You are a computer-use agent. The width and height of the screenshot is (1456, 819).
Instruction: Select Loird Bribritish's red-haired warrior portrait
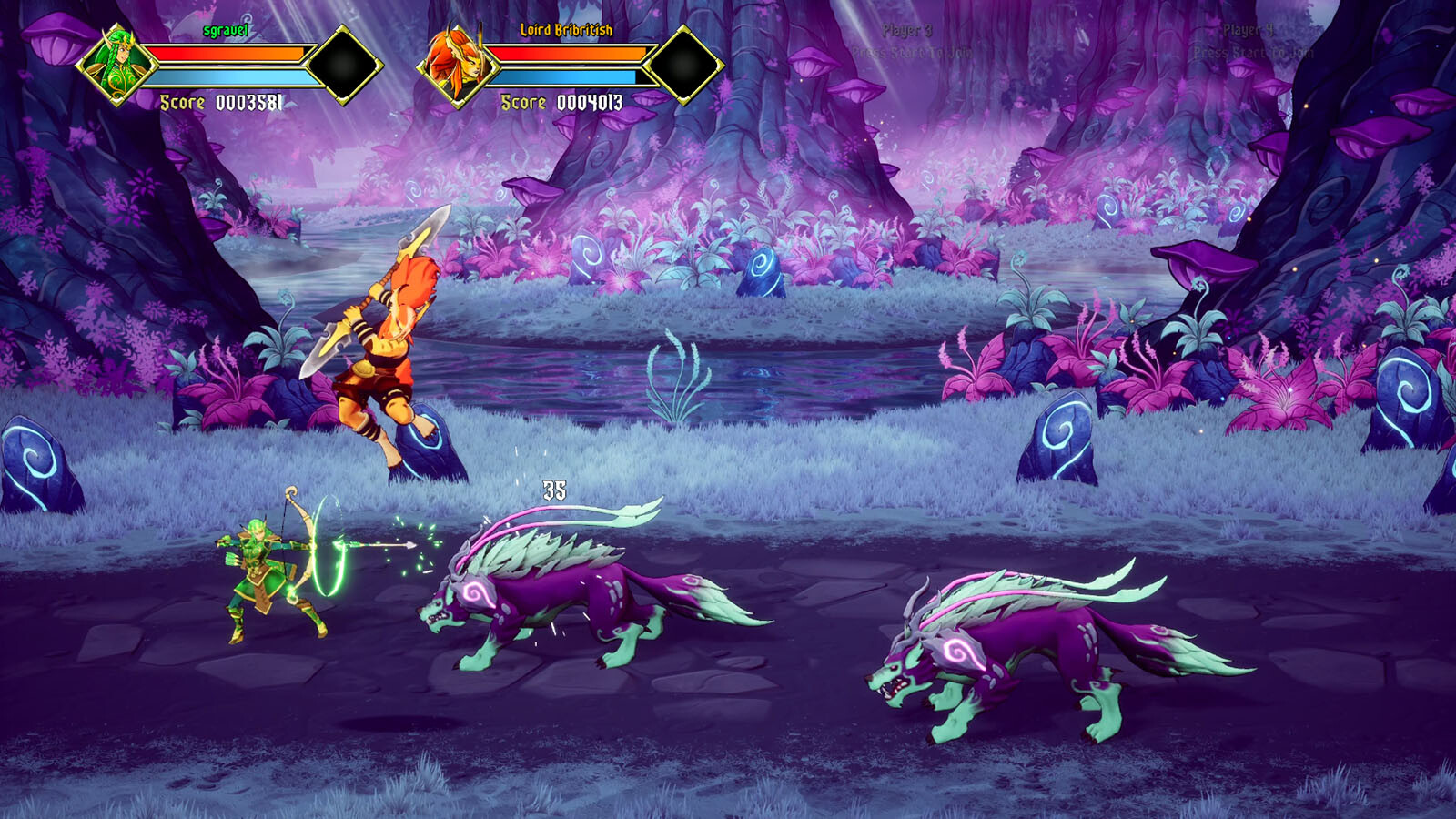[x=457, y=65]
